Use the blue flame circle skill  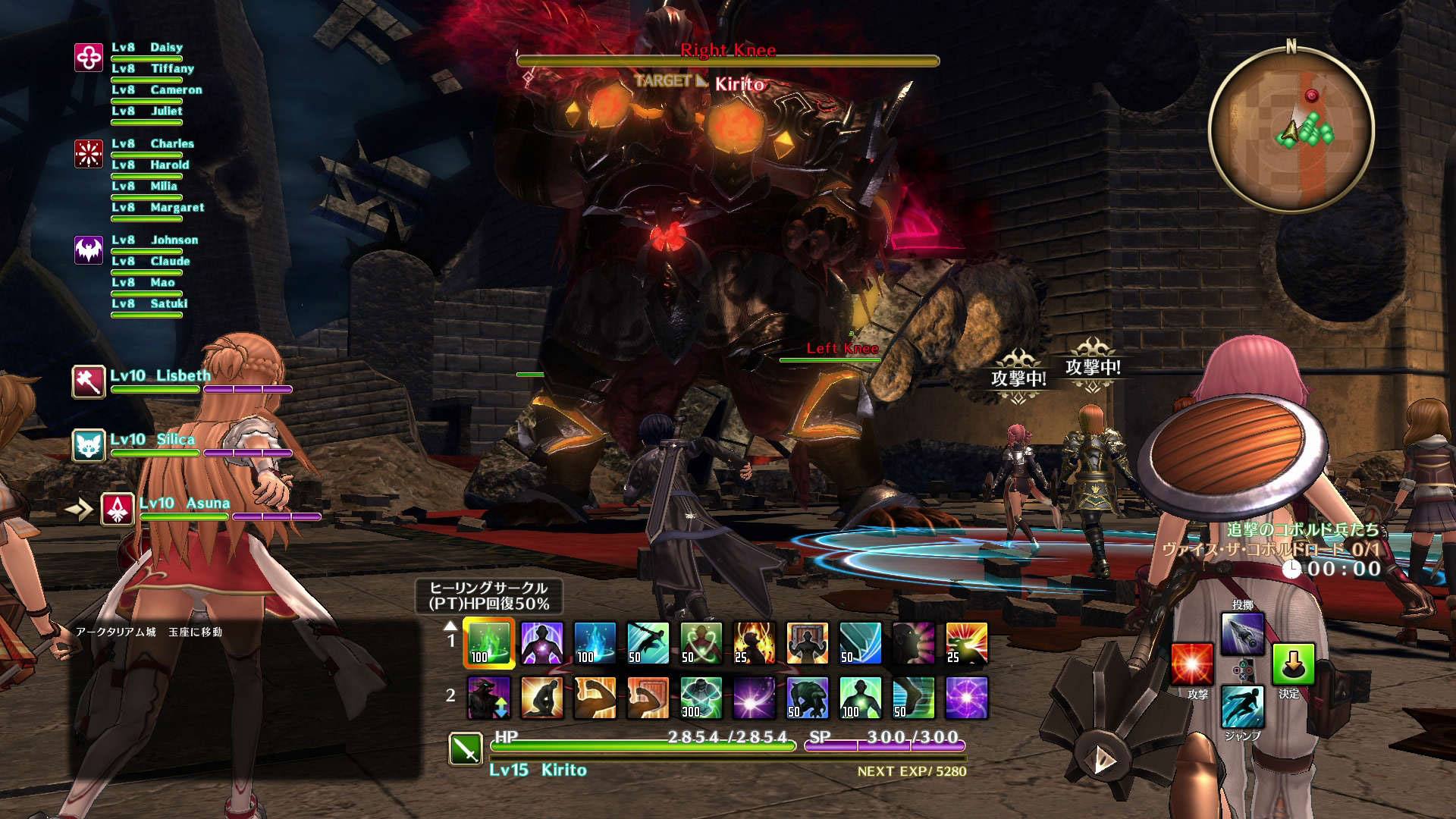pyautogui.click(x=595, y=643)
